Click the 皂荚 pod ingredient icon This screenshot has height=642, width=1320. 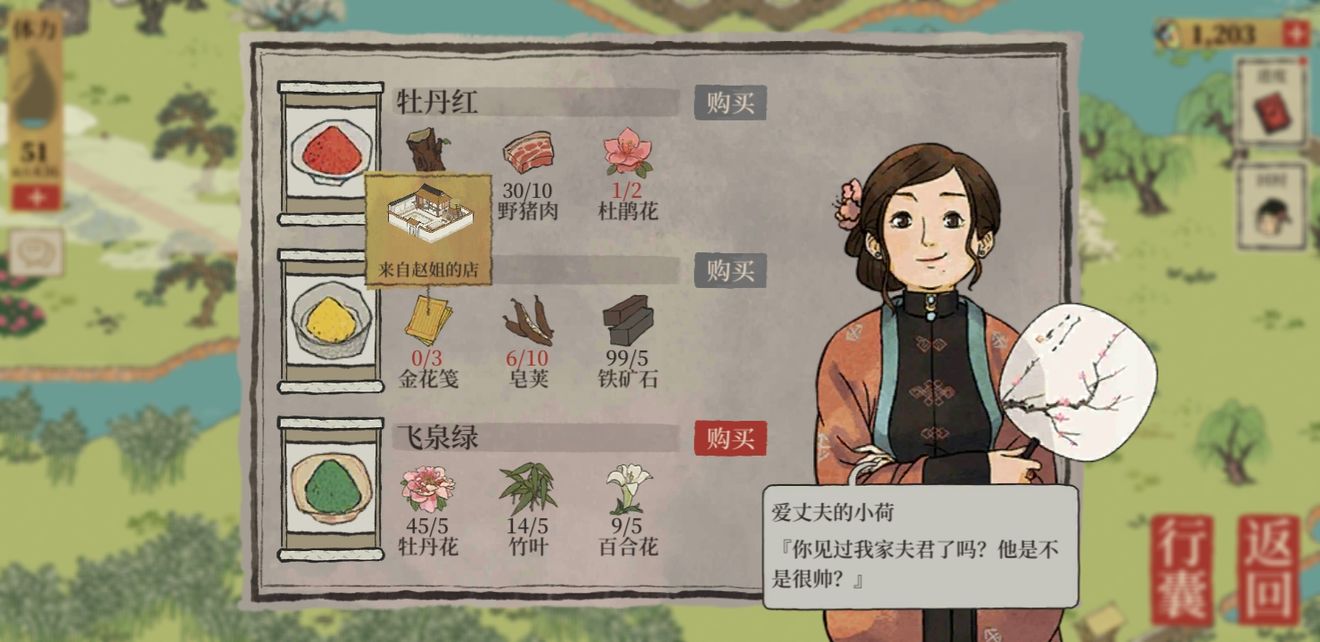pyautogui.click(x=527, y=321)
